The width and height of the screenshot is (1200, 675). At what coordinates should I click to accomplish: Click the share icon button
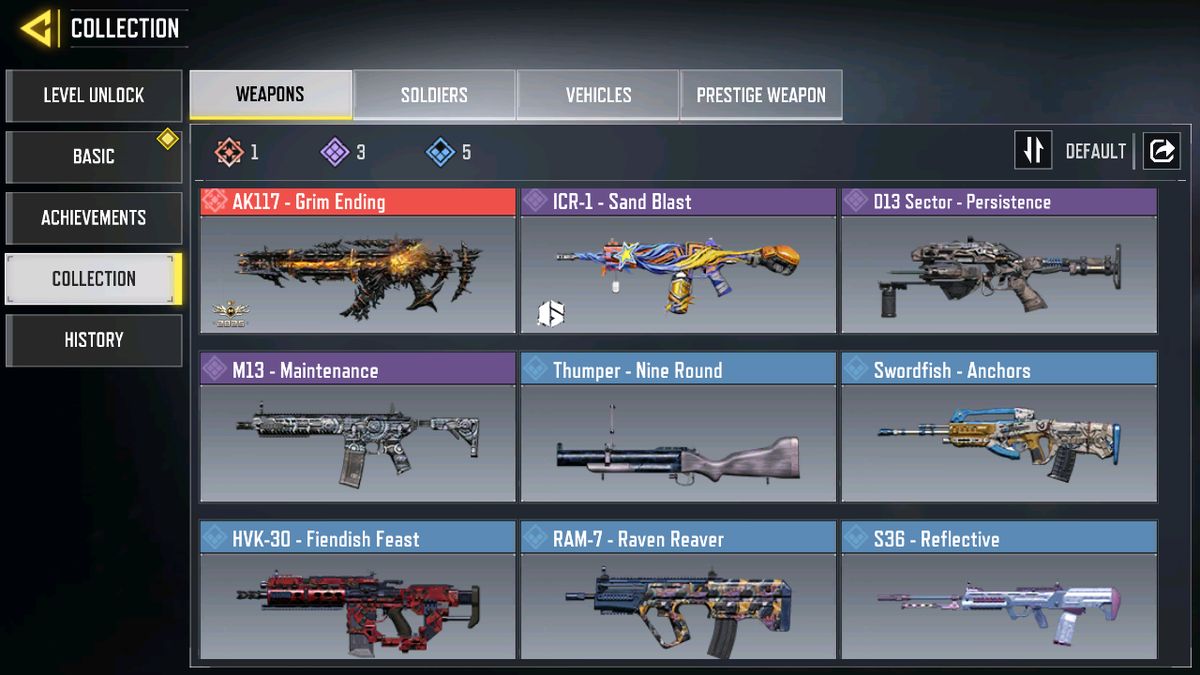coord(1161,151)
